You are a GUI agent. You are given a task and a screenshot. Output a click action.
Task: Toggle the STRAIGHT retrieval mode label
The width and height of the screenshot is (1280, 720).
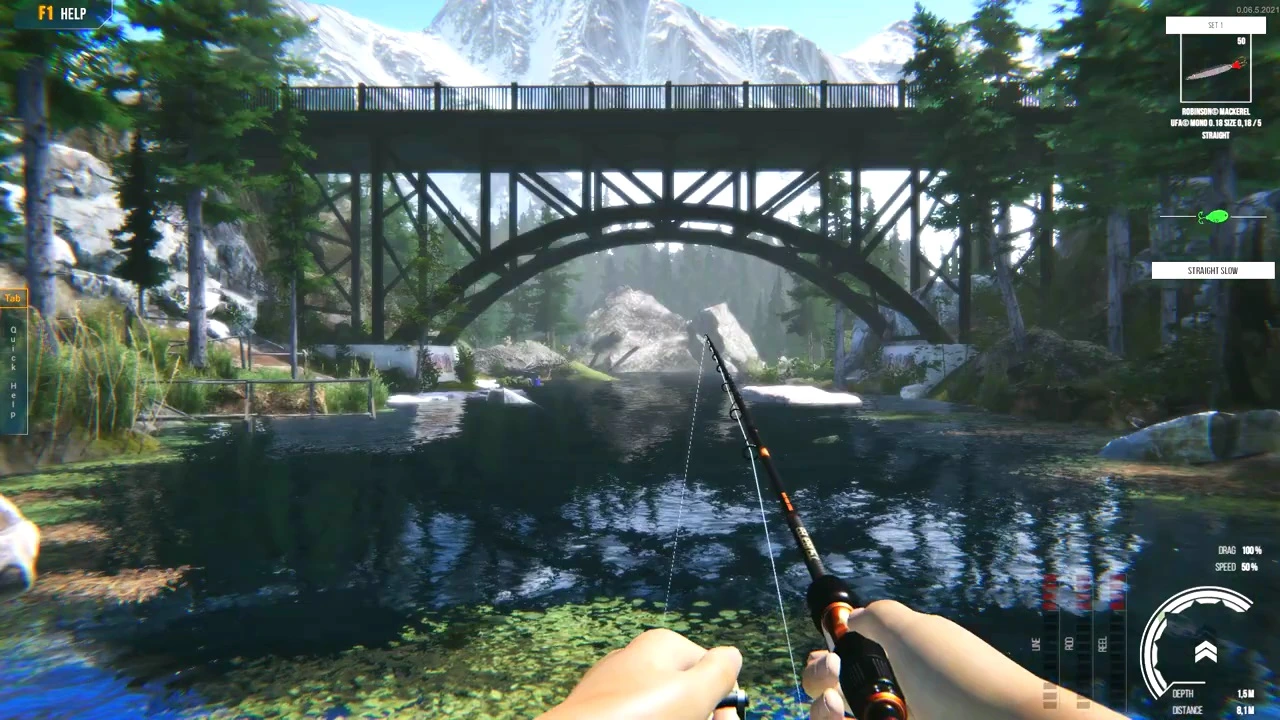pos(1215,135)
